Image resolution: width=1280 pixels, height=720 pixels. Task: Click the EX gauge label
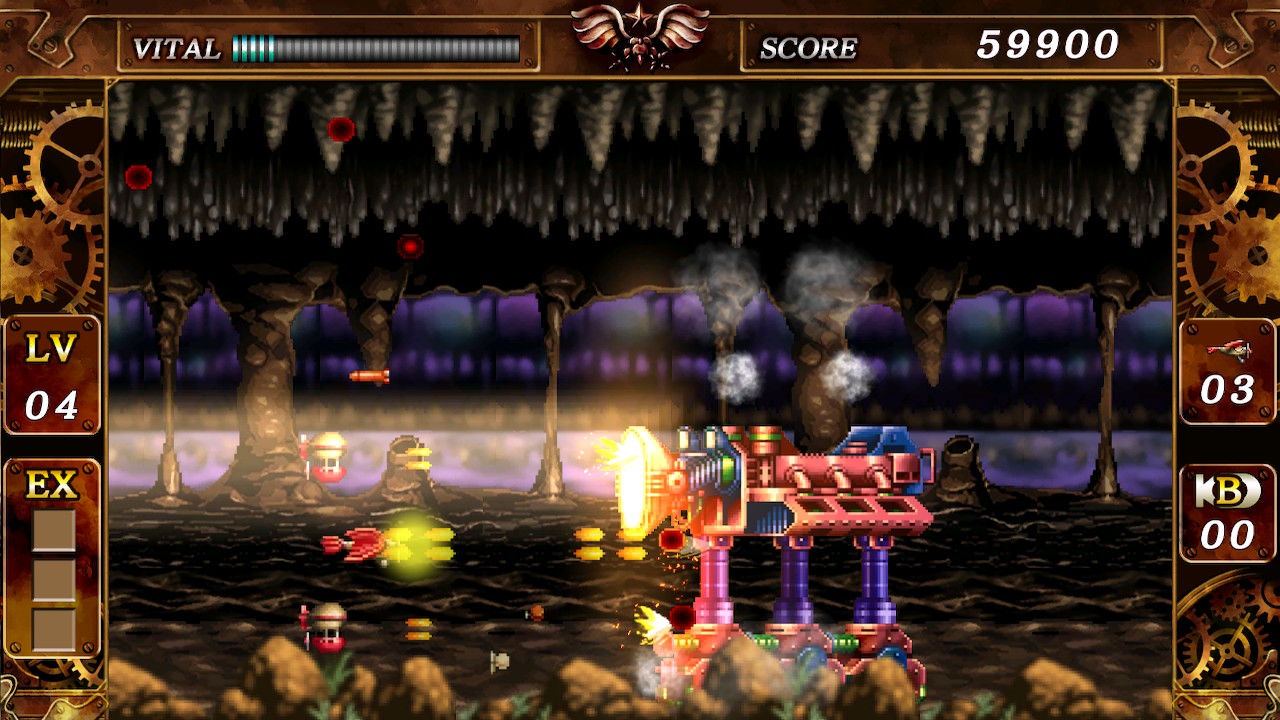52,485
